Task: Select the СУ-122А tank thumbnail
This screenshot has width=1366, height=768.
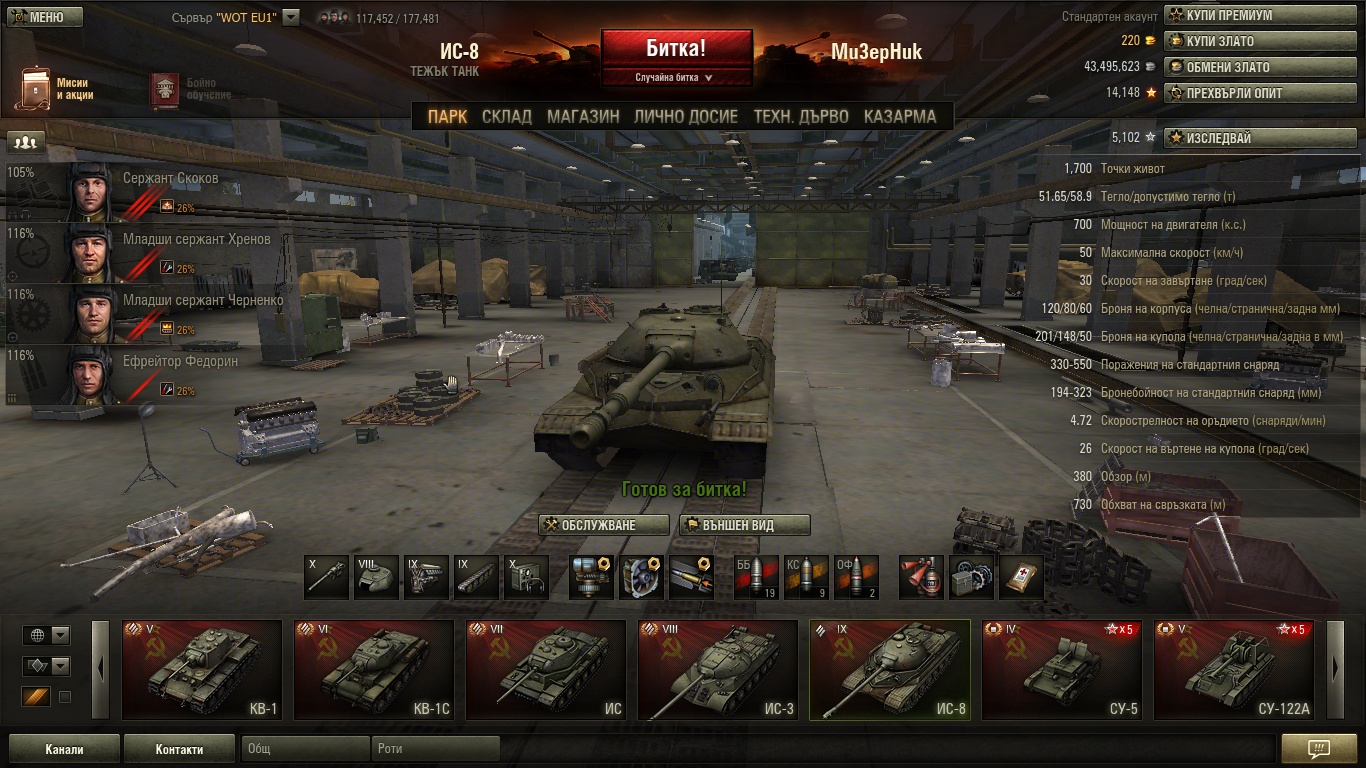Action: click(1234, 669)
